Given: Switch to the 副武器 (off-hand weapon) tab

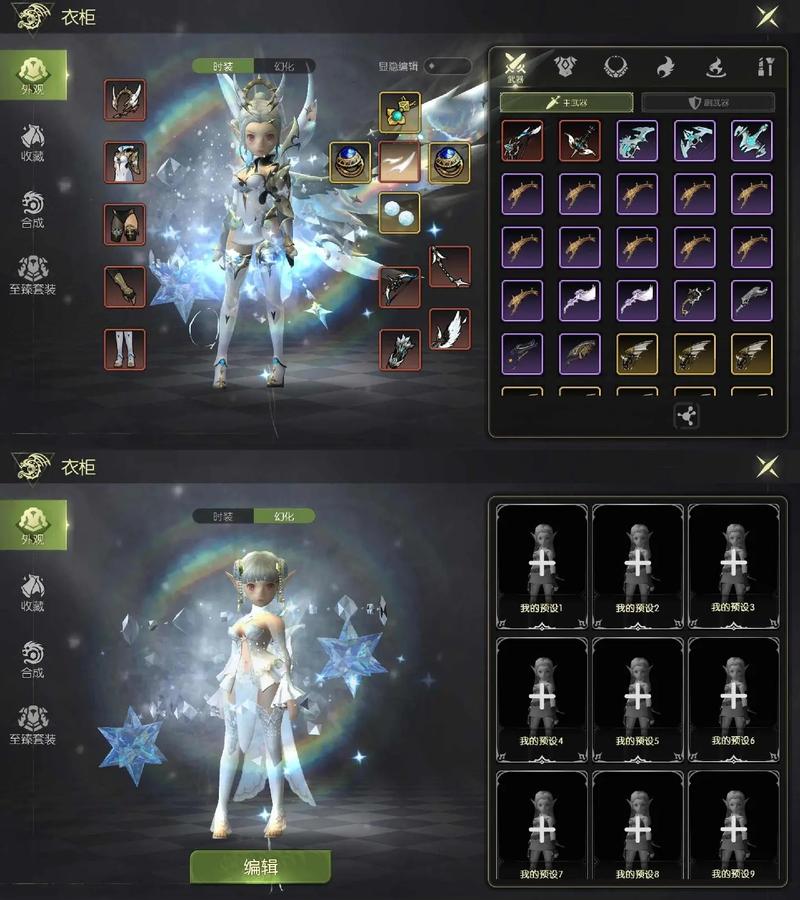Looking at the screenshot, I should point(708,102).
